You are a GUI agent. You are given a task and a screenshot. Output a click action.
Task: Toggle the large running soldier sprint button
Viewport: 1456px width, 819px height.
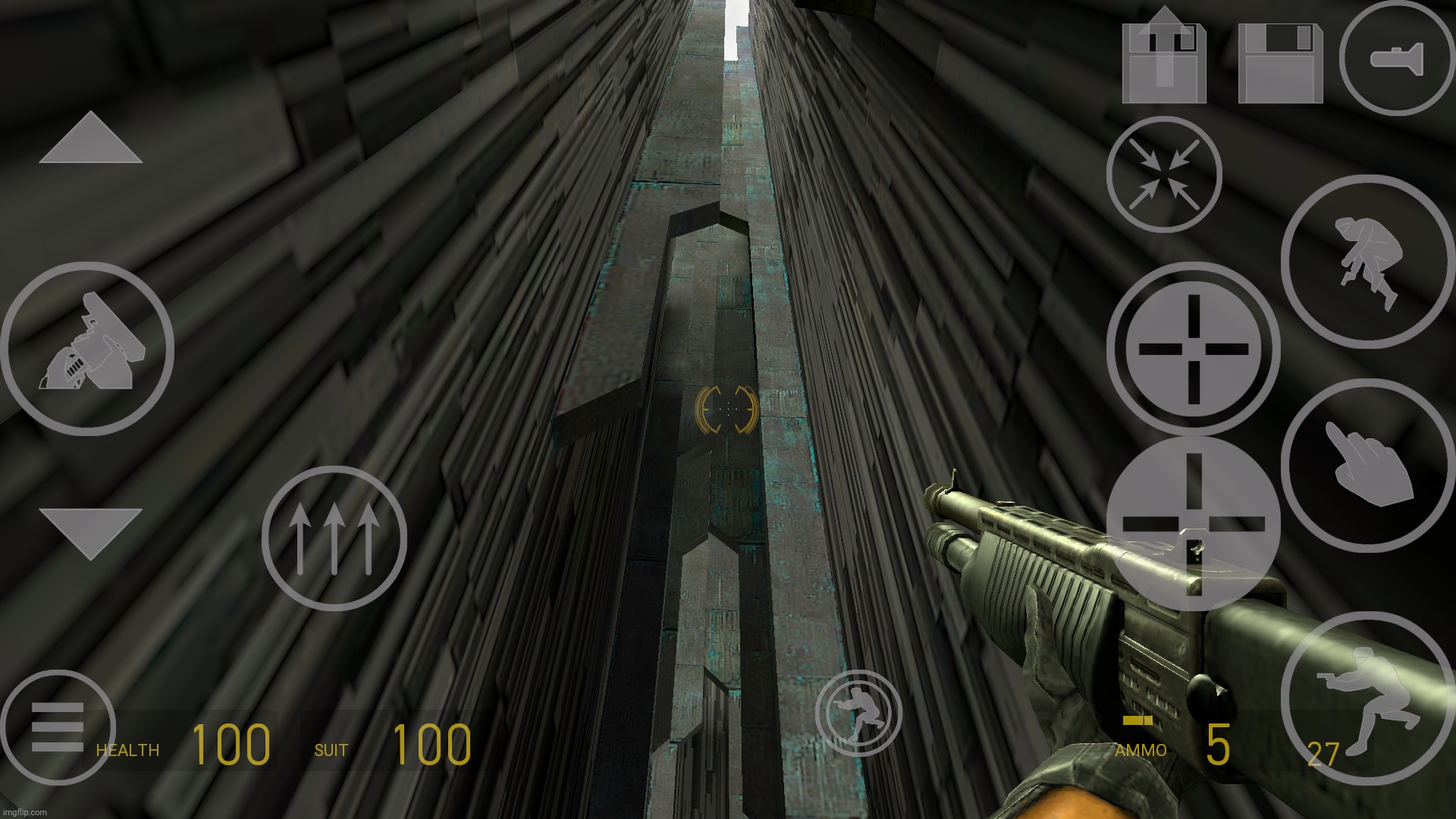point(1367,698)
